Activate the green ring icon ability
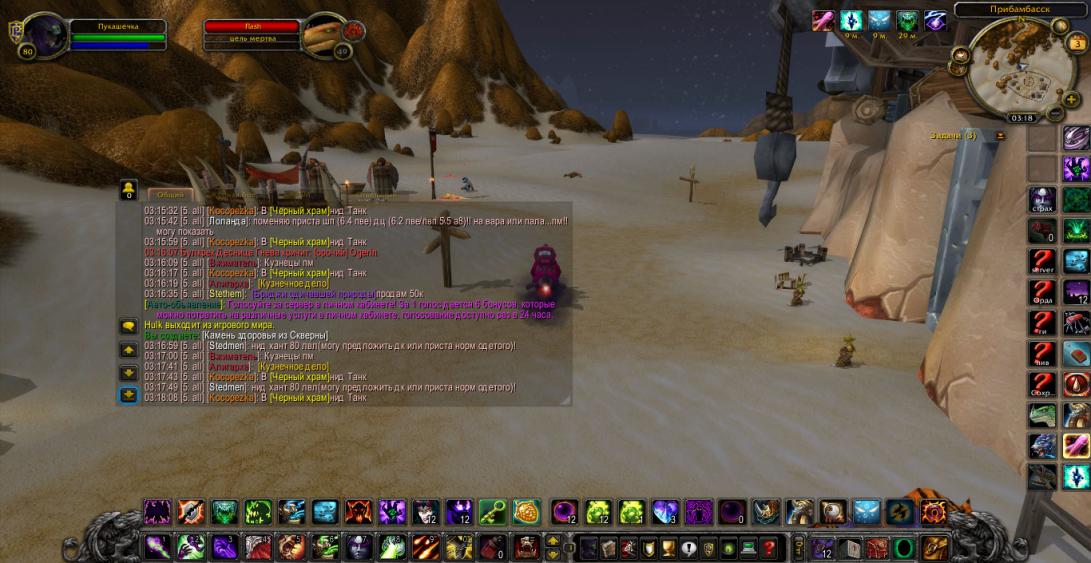The image size is (1091, 563). click(903, 547)
